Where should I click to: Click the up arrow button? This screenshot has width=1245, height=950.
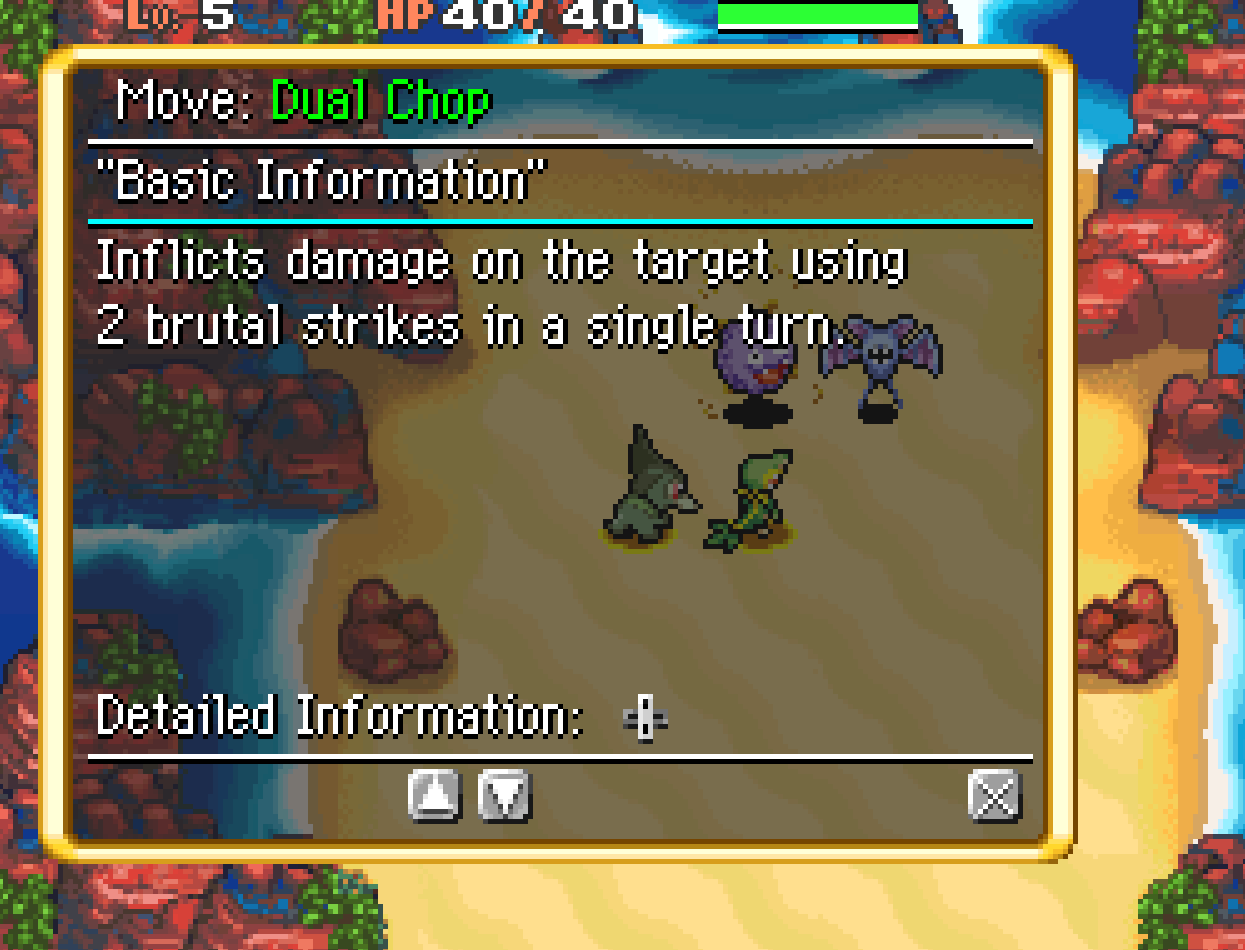pyautogui.click(x=435, y=796)
